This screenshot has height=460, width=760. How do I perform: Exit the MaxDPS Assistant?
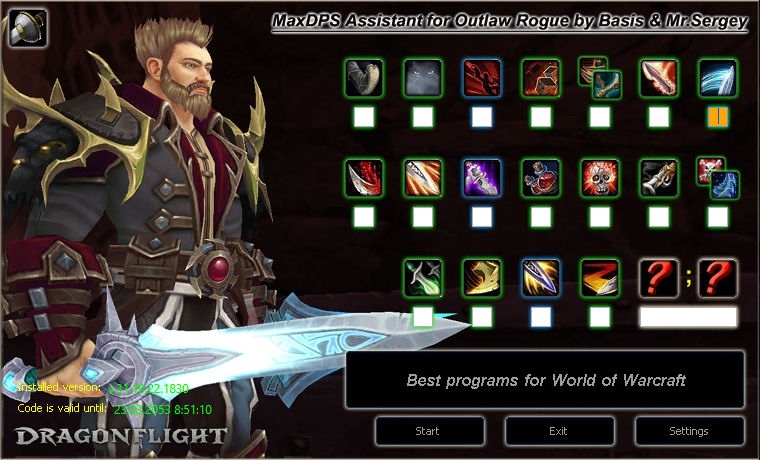point(559,431)
